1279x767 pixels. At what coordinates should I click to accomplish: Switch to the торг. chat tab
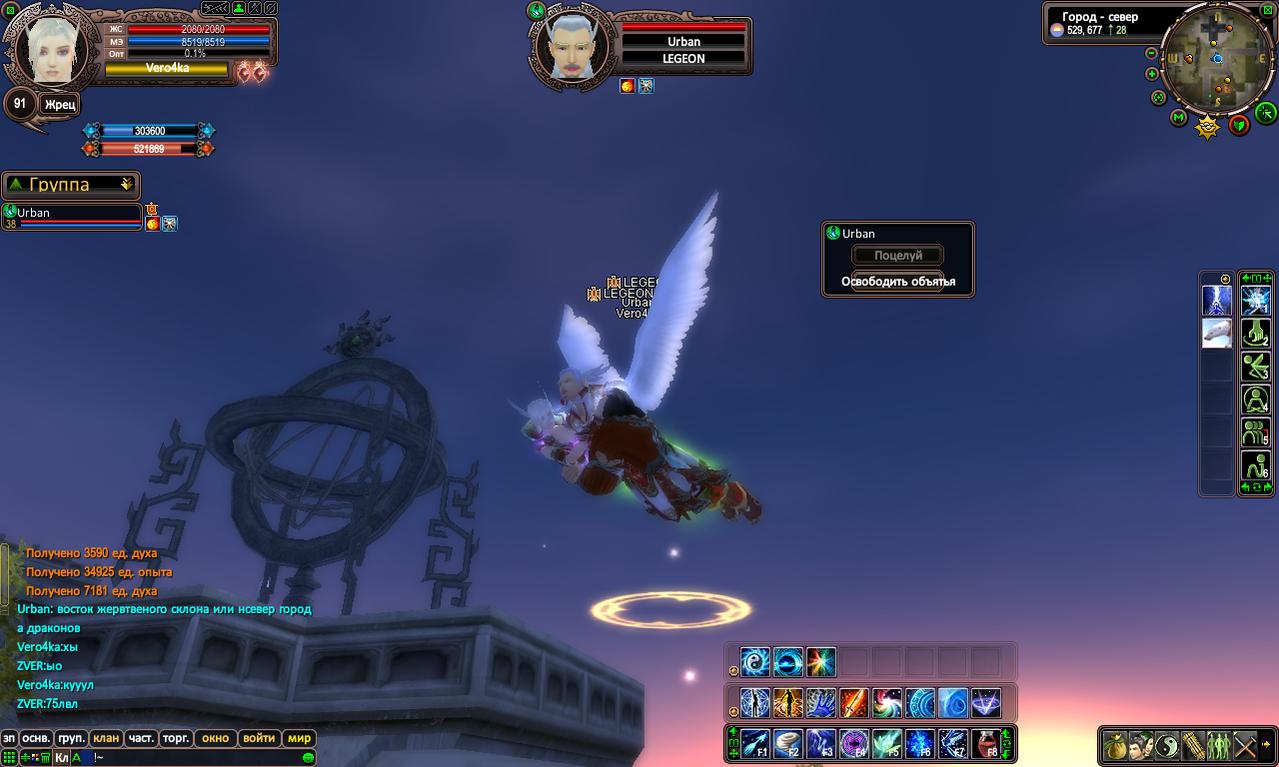176,738
